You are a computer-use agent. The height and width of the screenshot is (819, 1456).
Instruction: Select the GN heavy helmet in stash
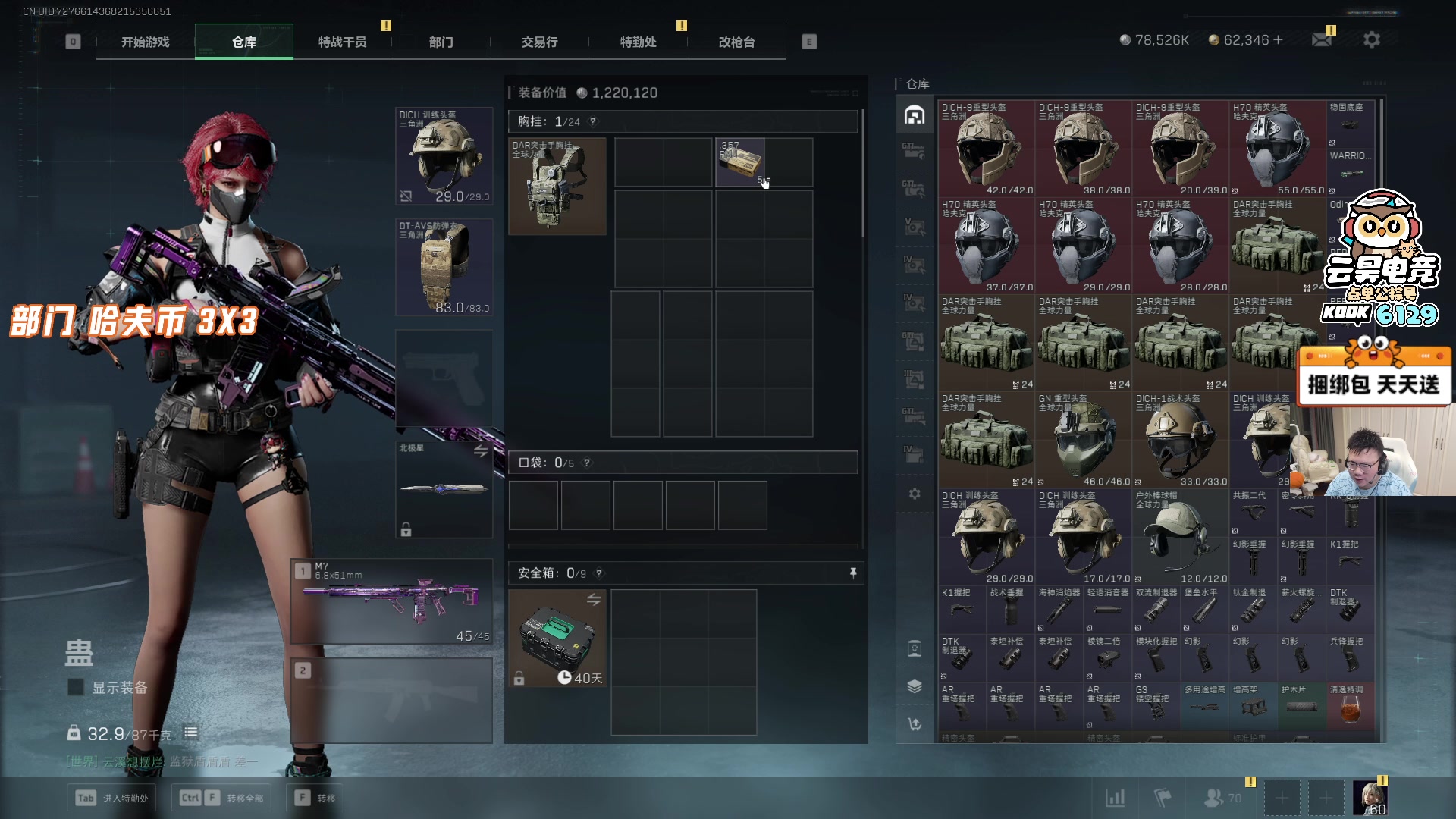(x=1083, y=440)
